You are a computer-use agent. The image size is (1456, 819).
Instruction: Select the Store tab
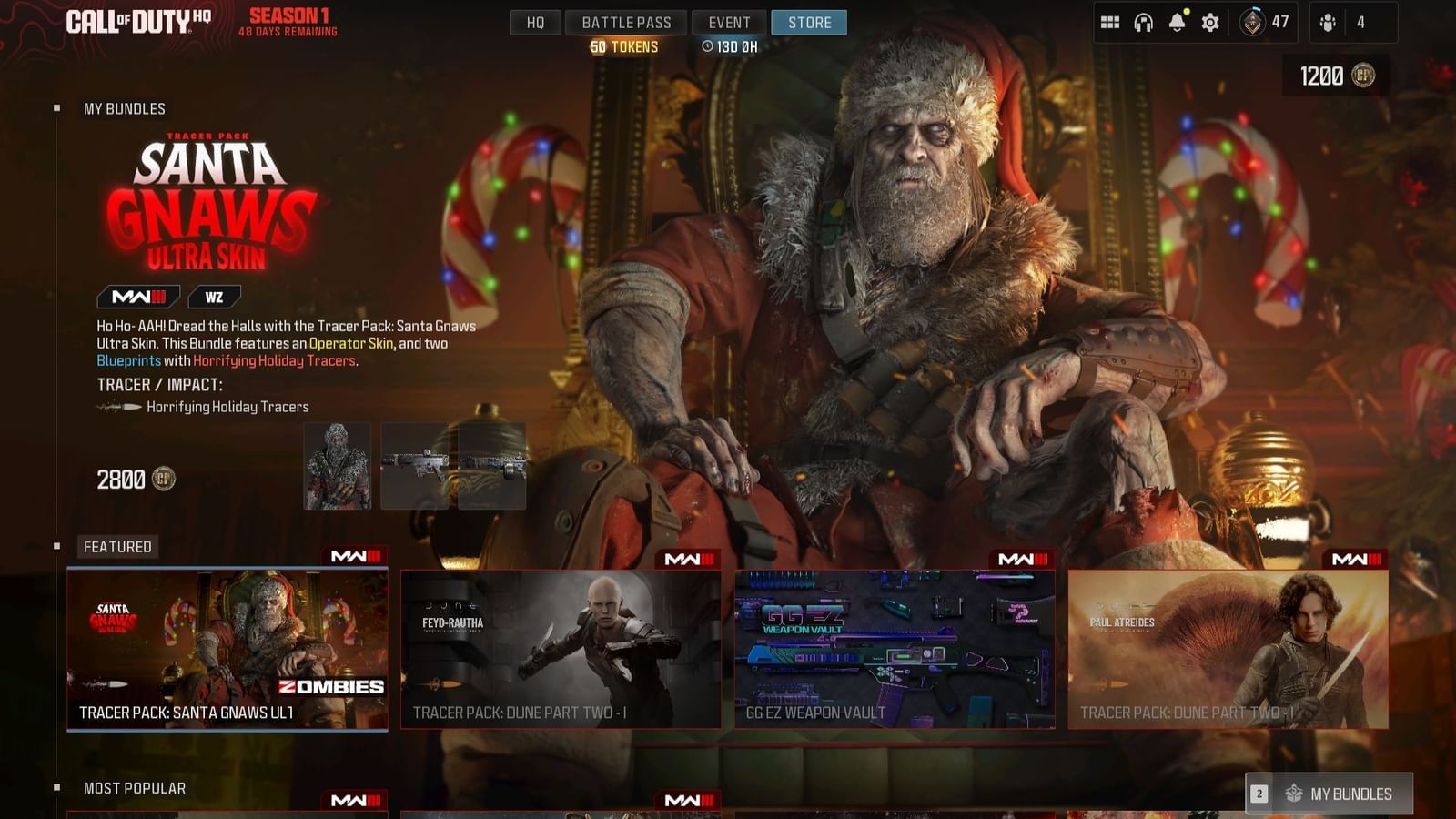point(808,22)
